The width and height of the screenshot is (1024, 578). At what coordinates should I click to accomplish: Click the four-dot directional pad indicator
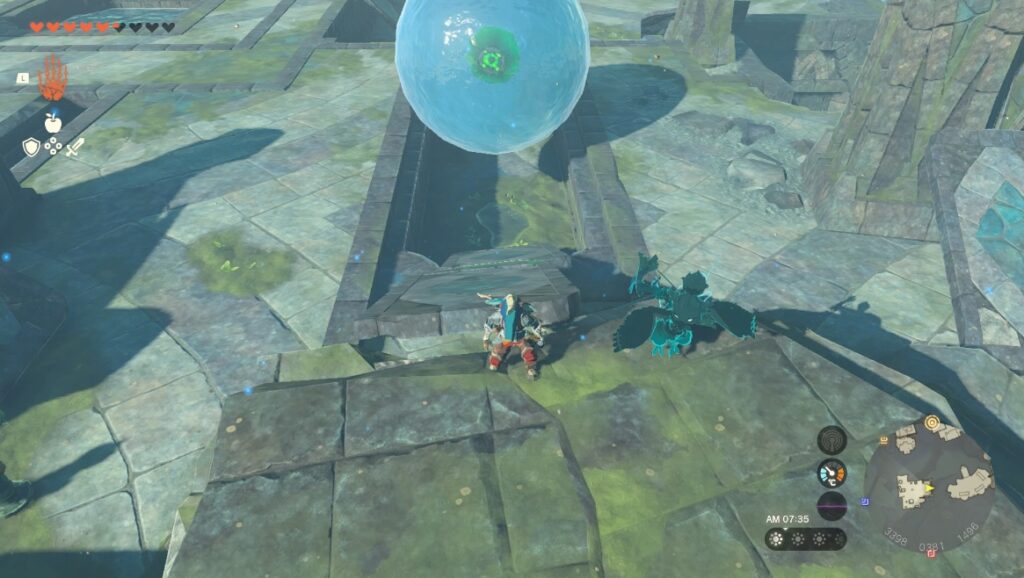[x=52, y=147]
